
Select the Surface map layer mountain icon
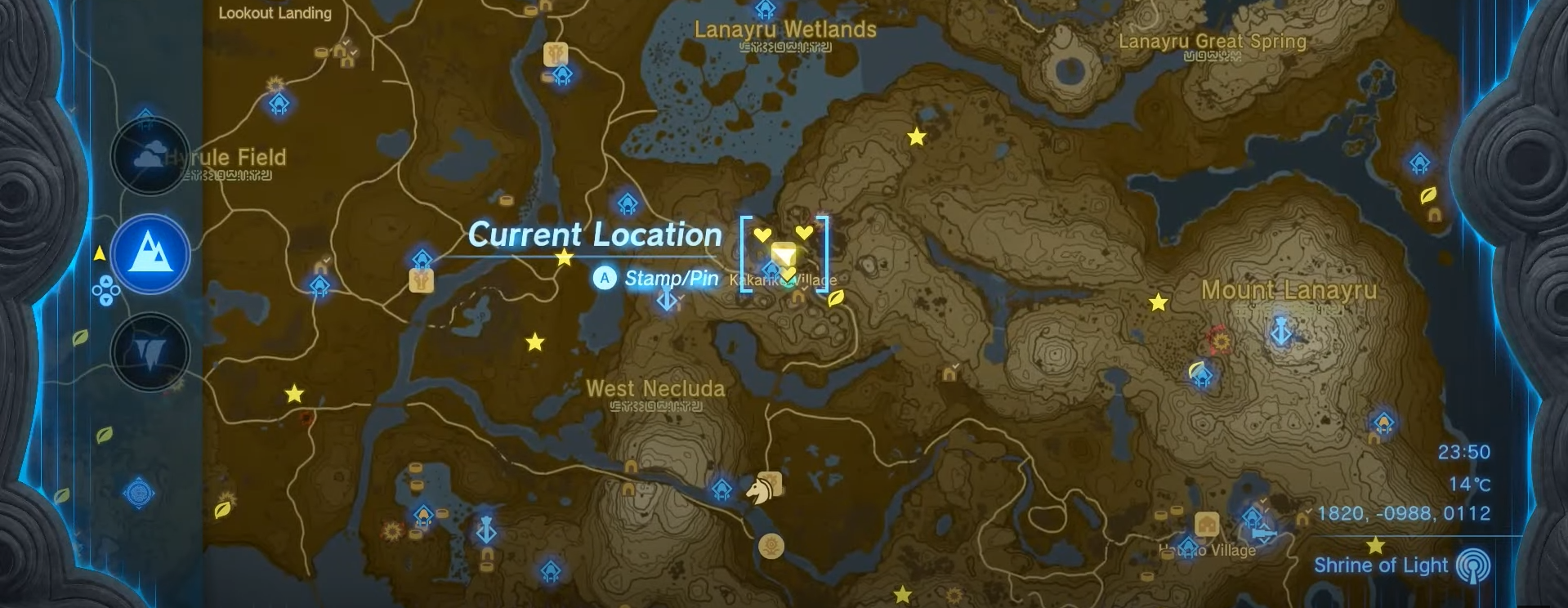pos(150,255)
